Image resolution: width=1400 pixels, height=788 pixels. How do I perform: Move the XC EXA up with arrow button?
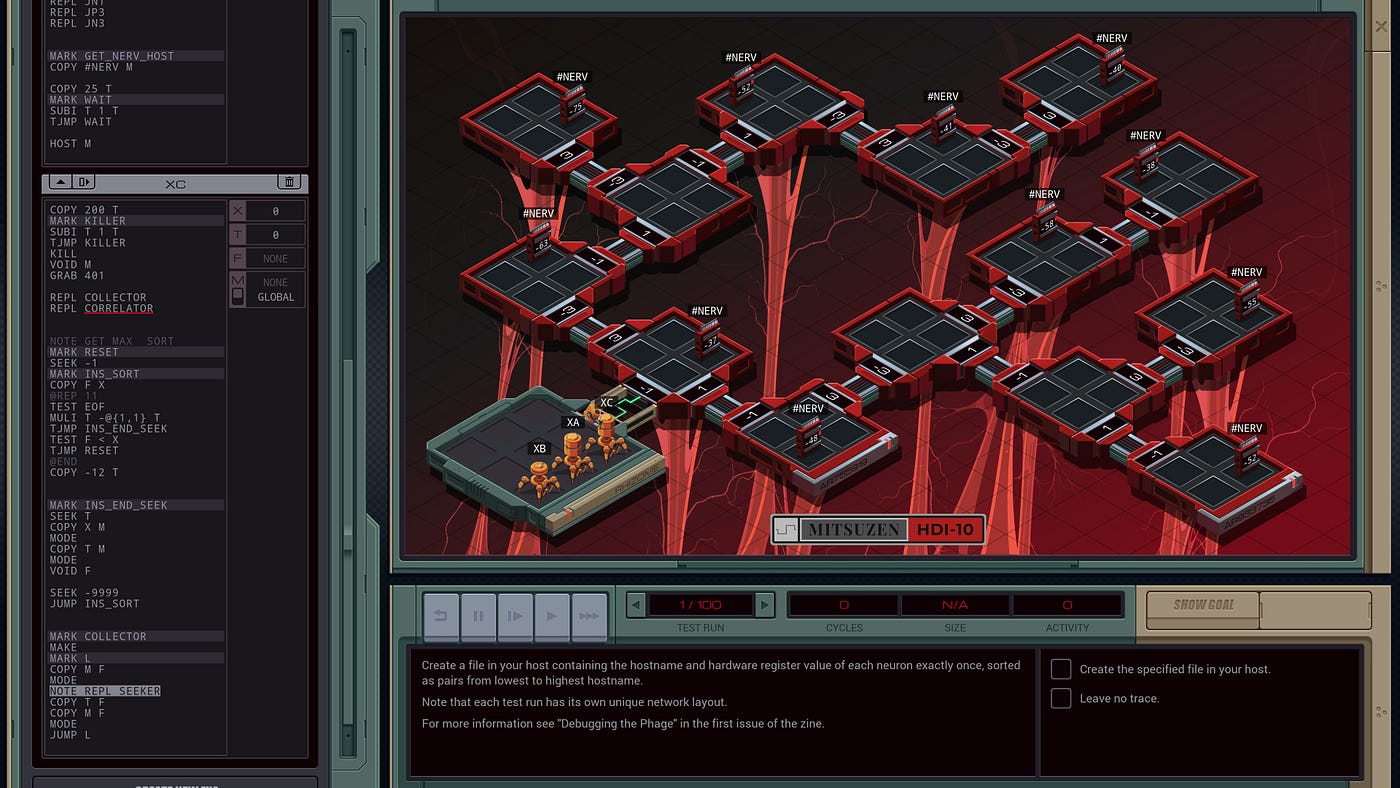[59, 182]
